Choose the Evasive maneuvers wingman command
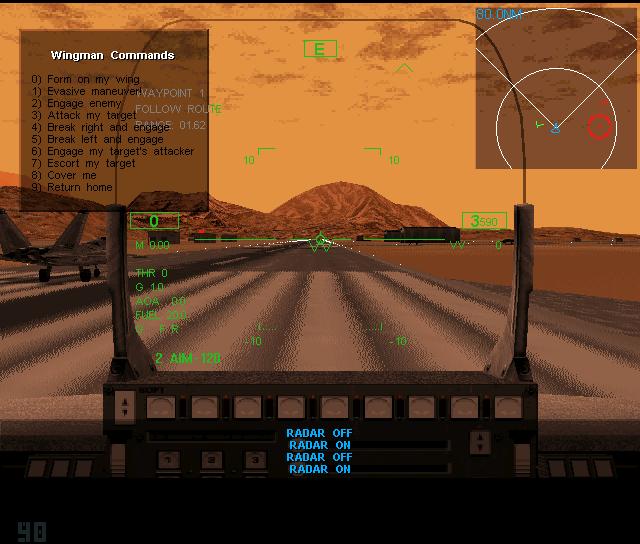The width and height of the screenshot is (640, 544). click(x=88, y=91)
